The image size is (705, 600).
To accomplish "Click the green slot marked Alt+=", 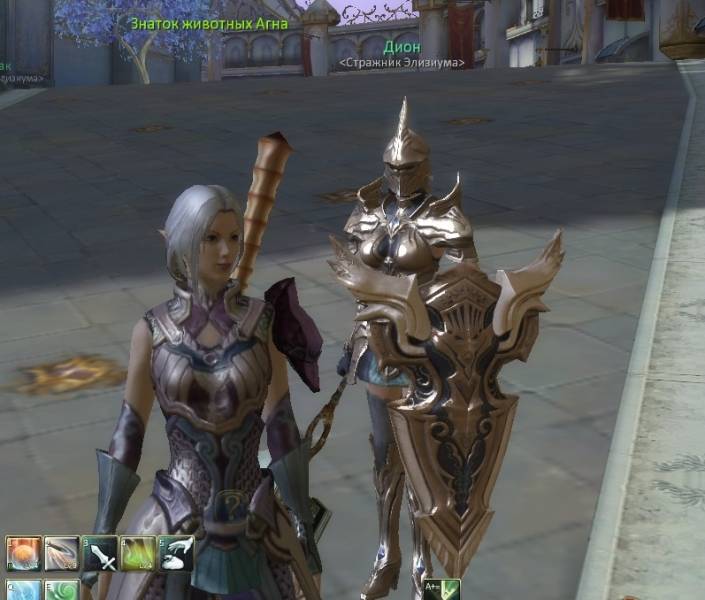I will 441,590.
